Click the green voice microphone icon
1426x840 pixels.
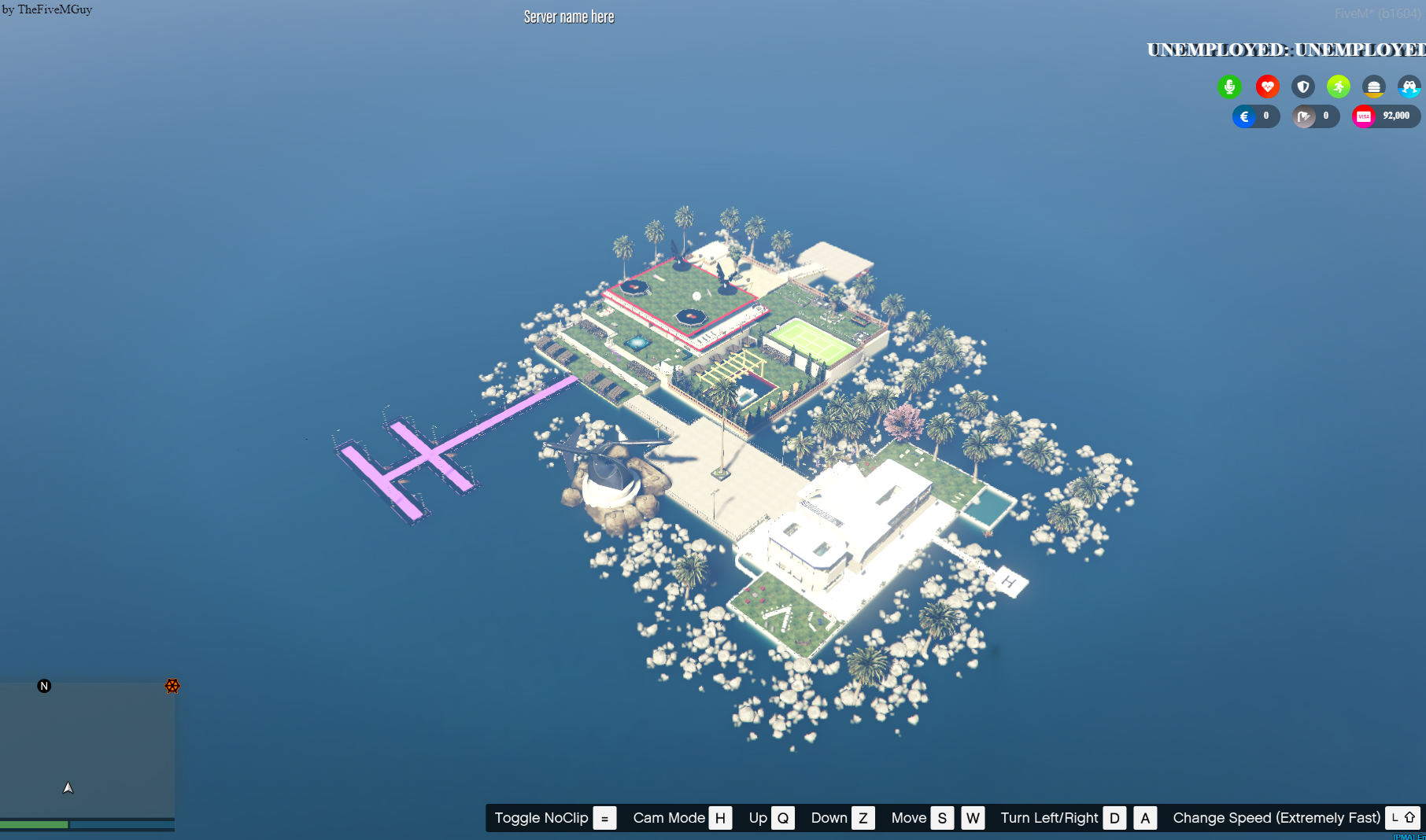coord(1230,87)
